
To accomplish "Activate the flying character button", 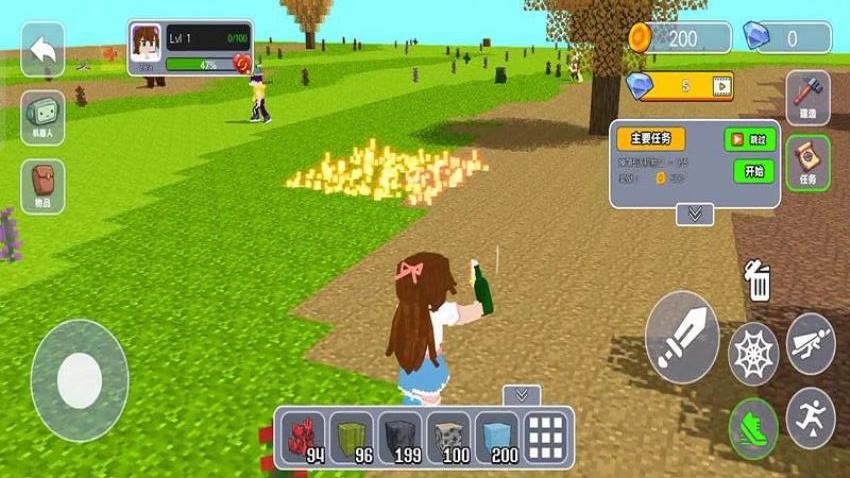I will coord(810,343).
